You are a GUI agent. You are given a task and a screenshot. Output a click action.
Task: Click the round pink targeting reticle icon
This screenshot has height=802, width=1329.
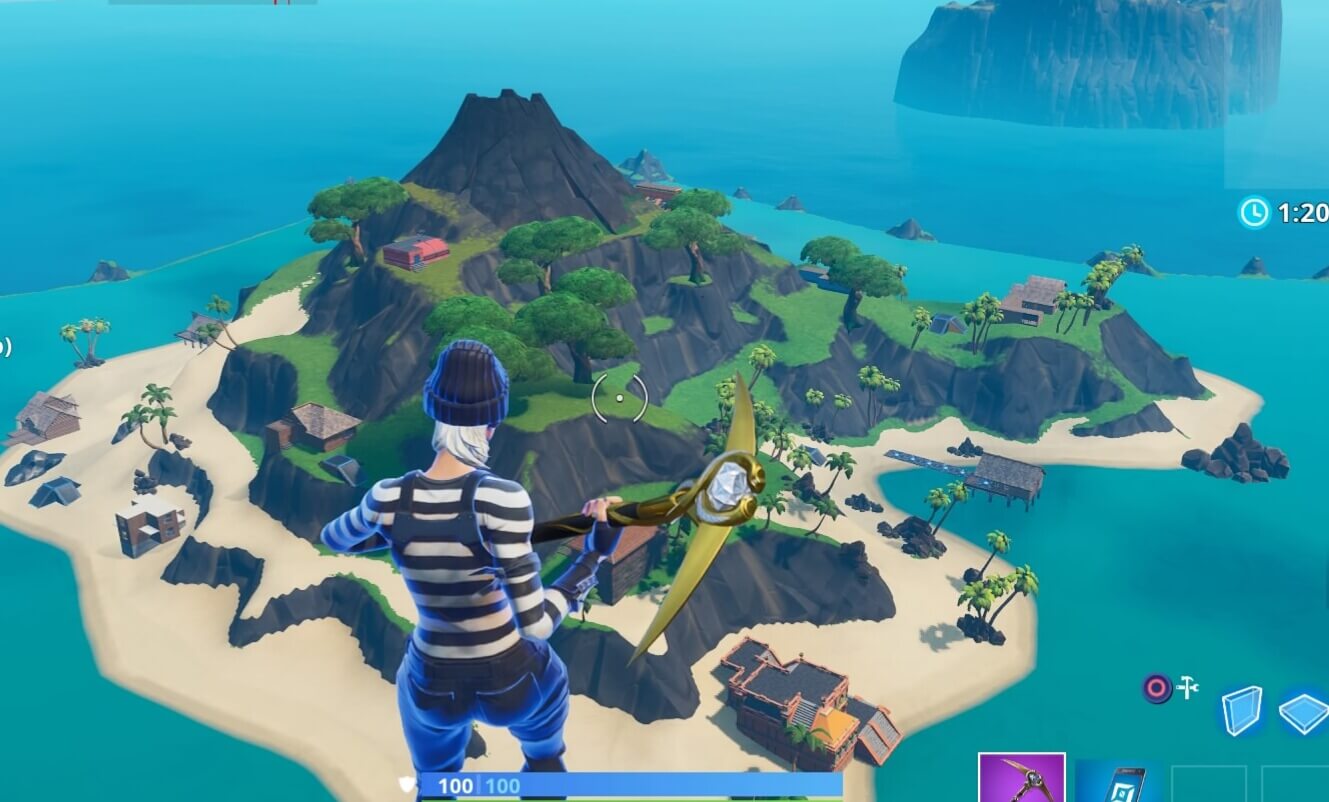click(1157, 686)
